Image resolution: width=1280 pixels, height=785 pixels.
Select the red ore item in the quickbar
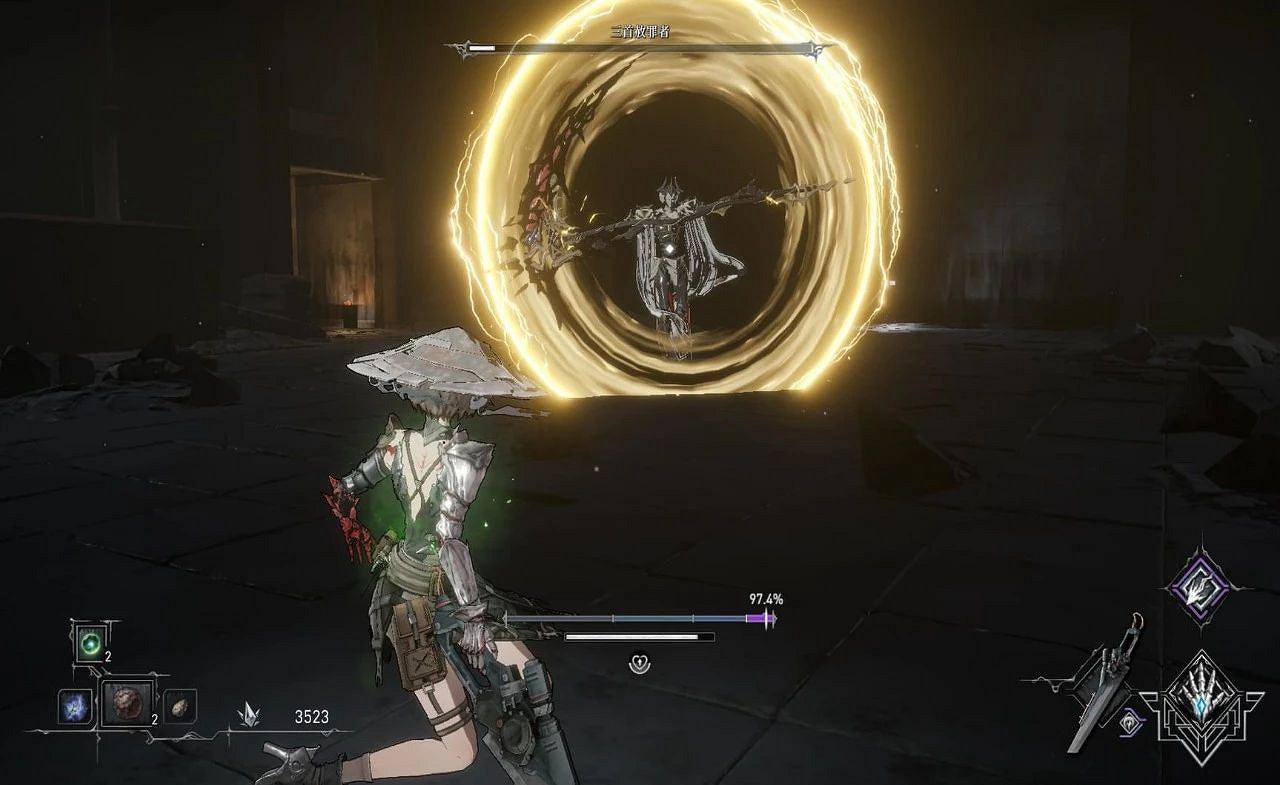click(x=127, y=704)
